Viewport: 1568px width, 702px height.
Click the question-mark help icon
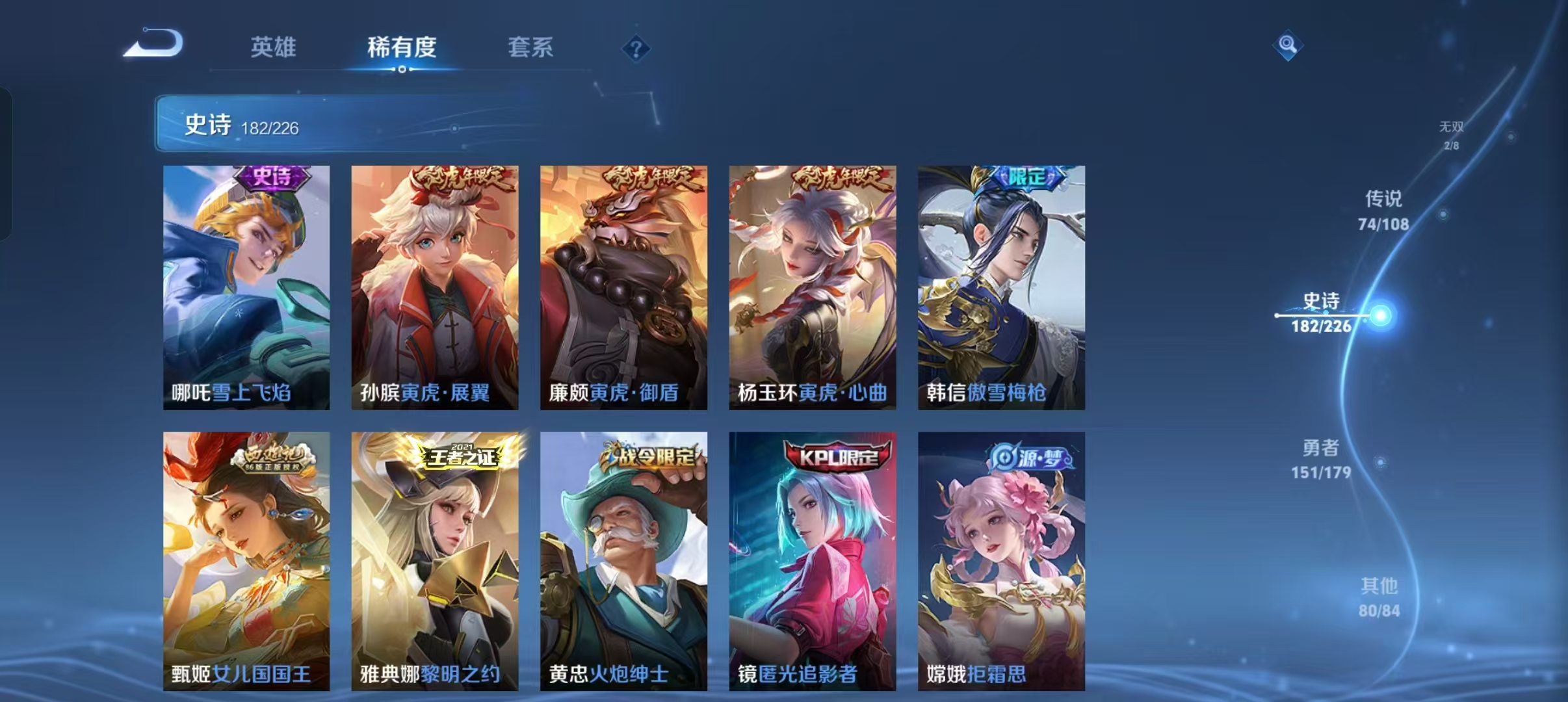coord(637,48)
